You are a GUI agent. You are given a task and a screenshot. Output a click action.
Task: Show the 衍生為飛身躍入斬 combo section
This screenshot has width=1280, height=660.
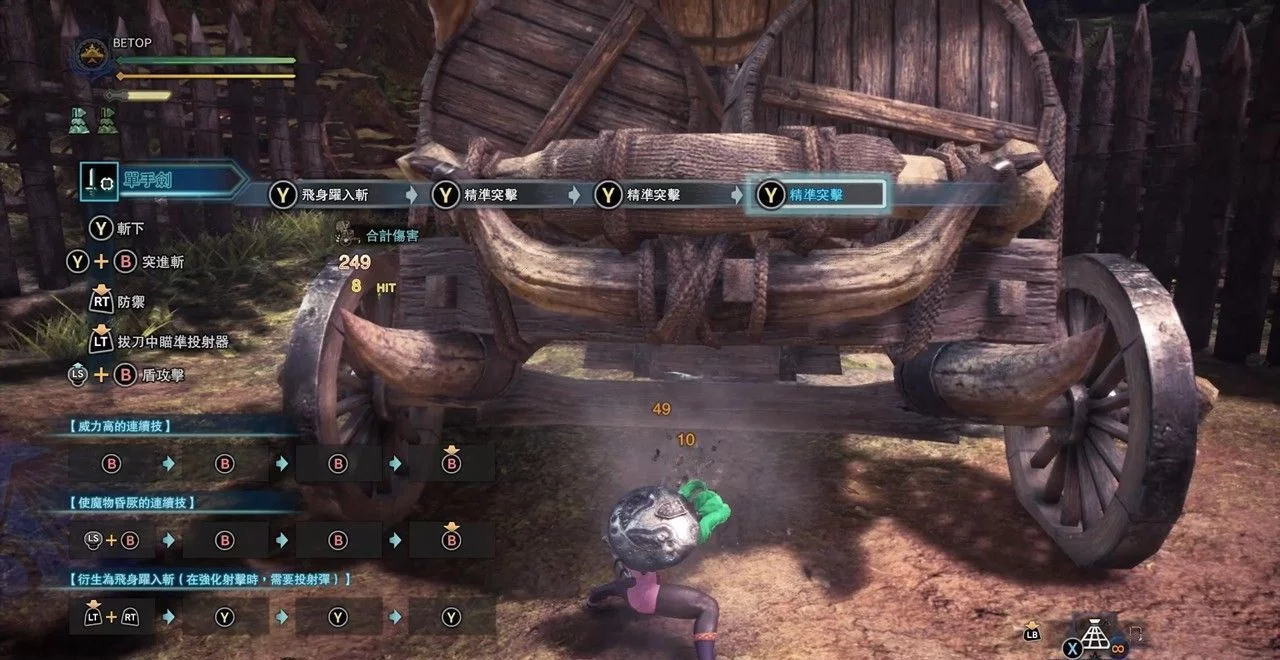coord(211,578)
